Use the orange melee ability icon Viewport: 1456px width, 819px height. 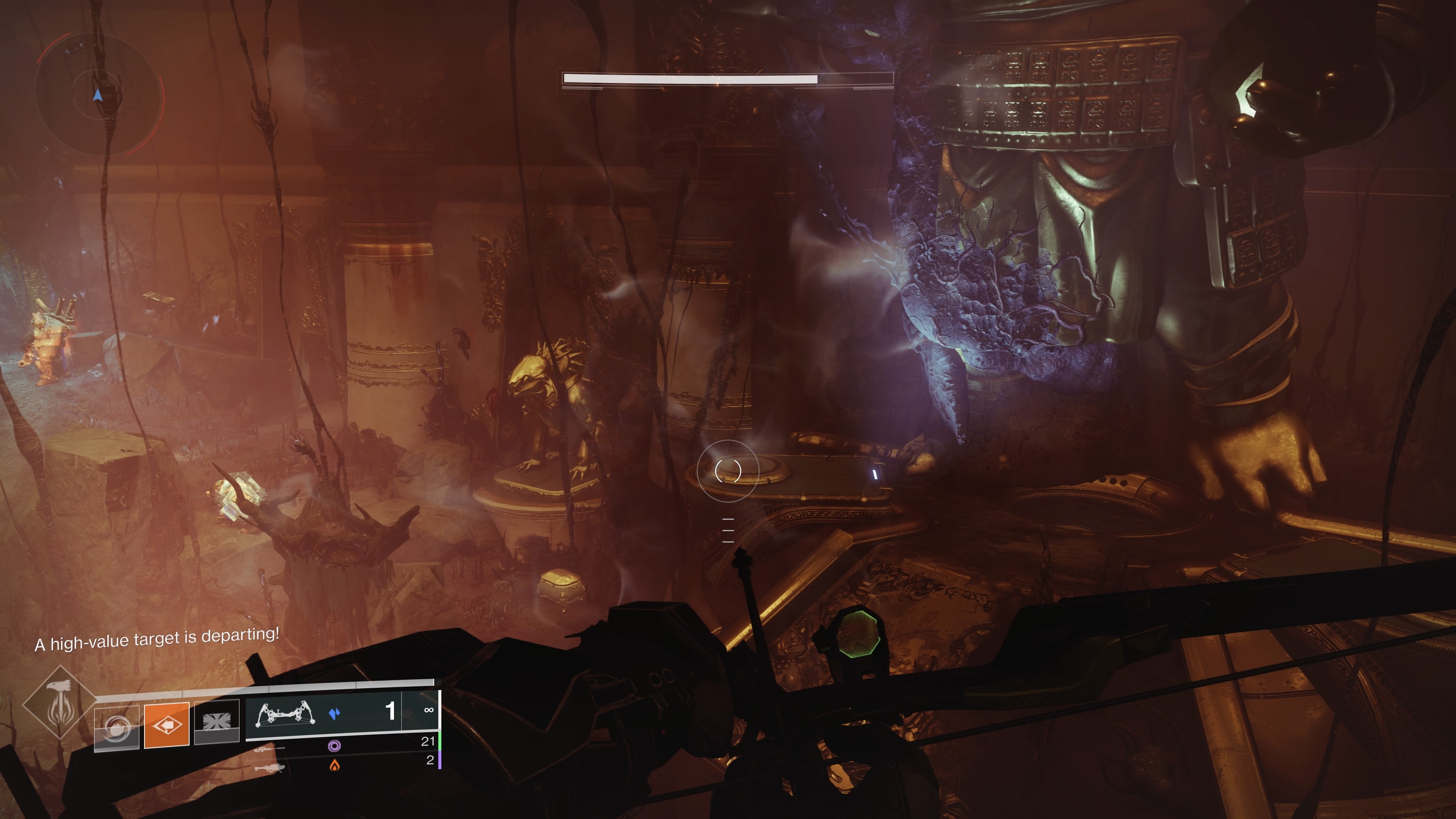coord(167,725)
